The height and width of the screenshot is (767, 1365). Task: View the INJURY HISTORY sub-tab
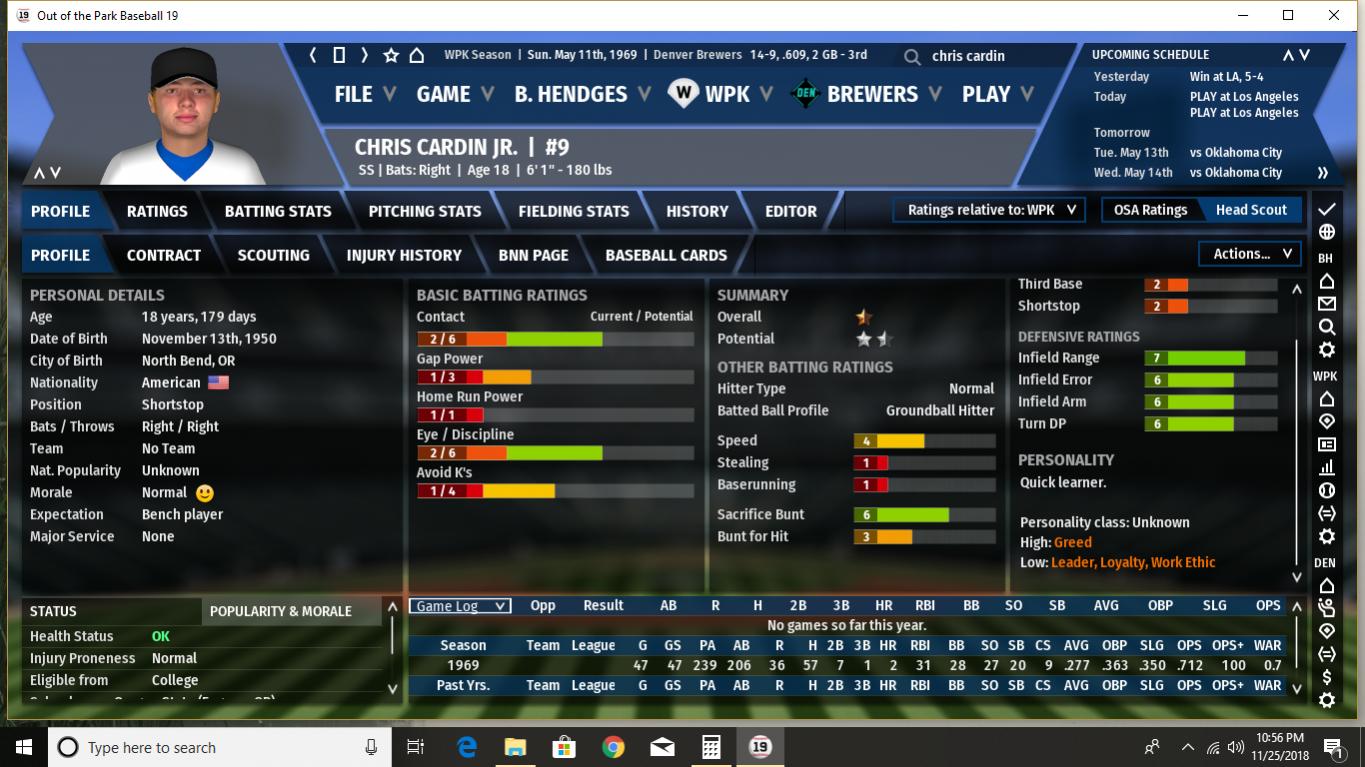(x=404, y=255)
